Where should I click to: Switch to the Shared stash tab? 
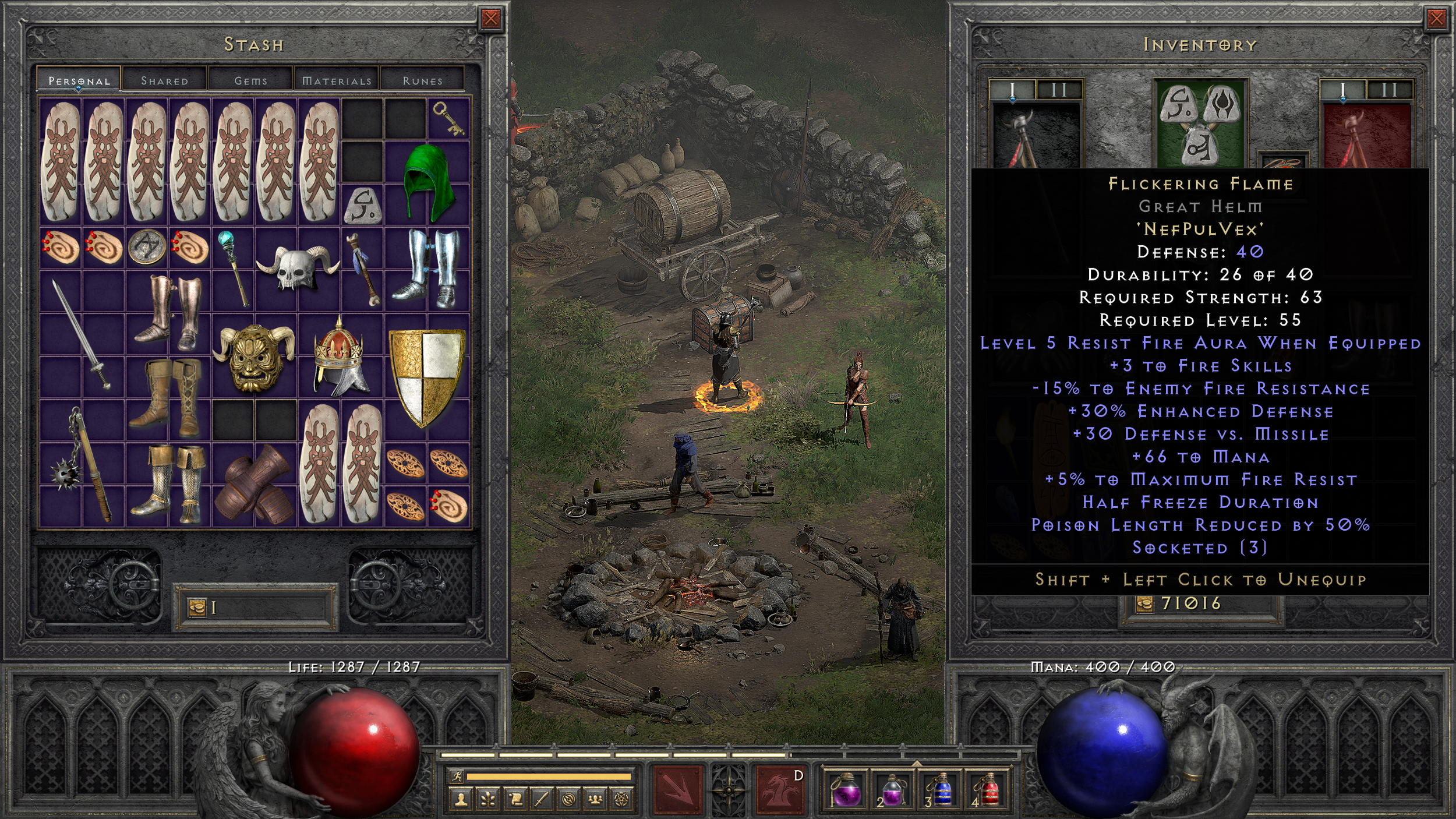point(165,80)
